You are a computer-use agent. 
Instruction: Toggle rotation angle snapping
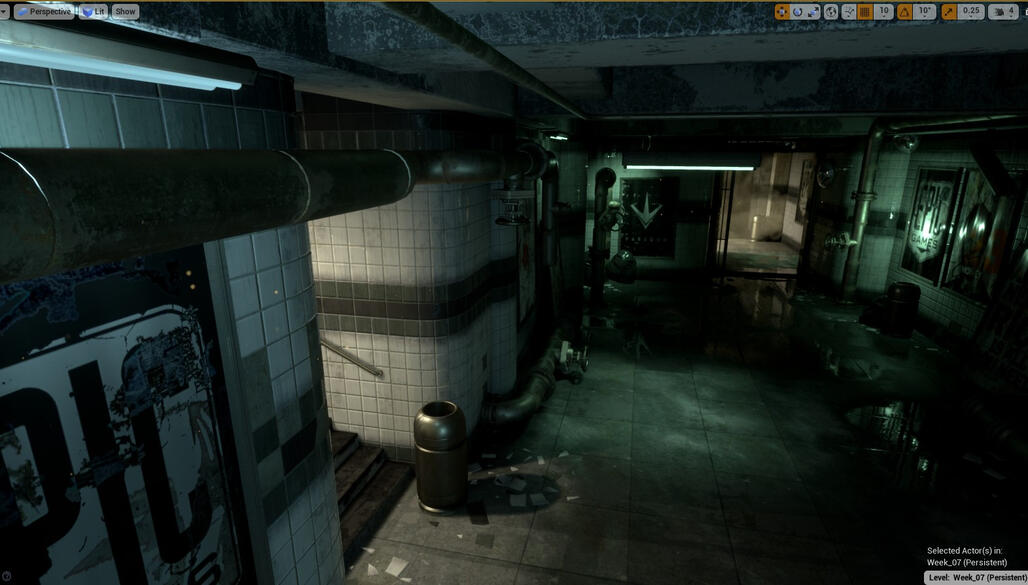pyautogui.click(x=904, y=12)
